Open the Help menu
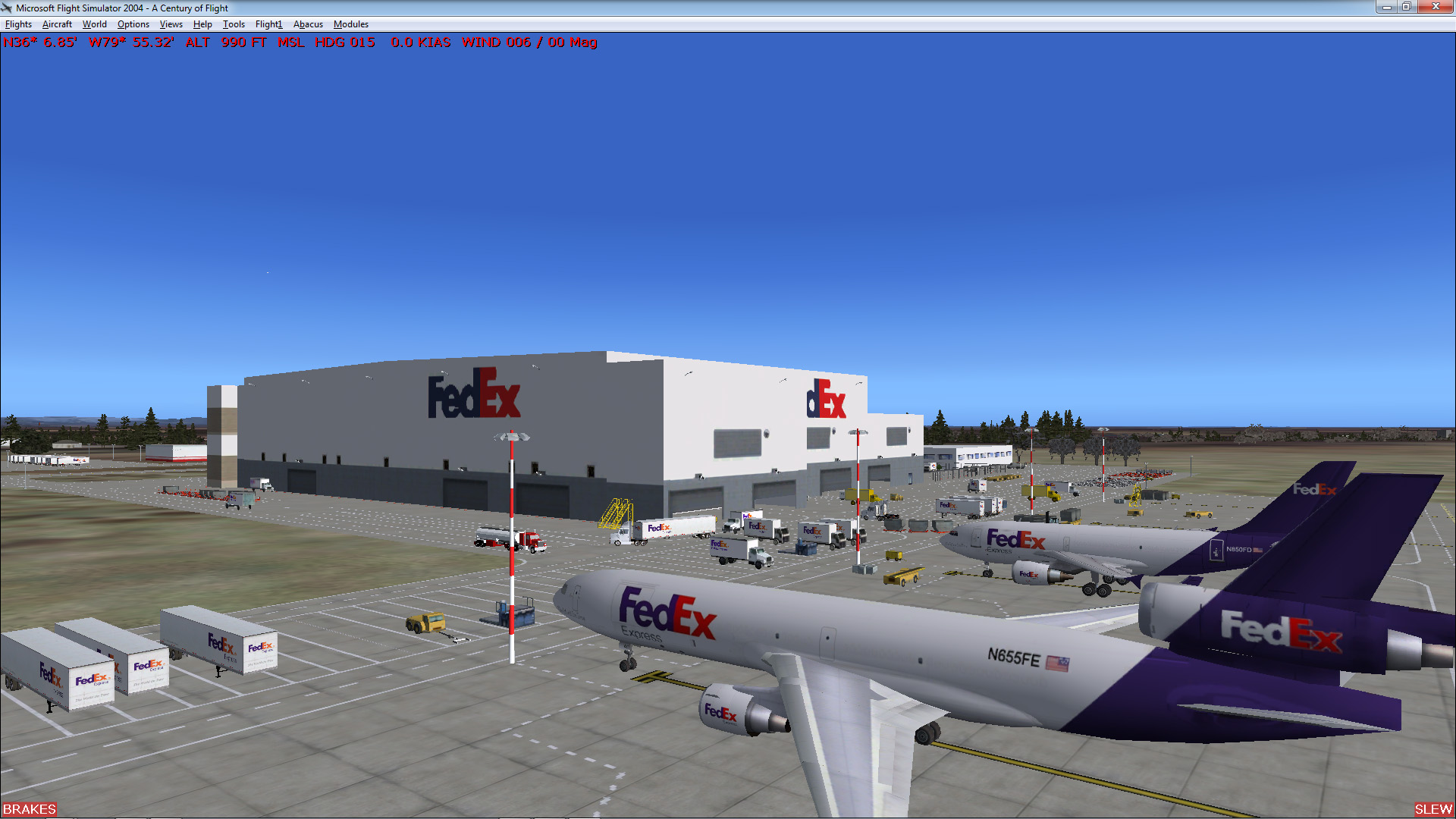 pyautogui.click(x=202, y=24)
